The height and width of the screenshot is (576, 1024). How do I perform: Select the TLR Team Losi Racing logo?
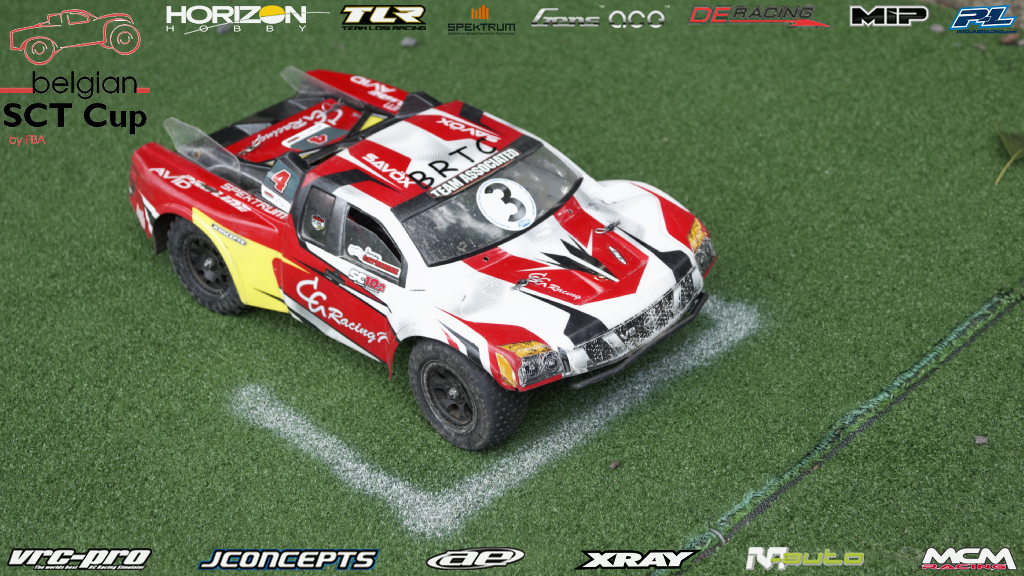click(x=383, y=18)
